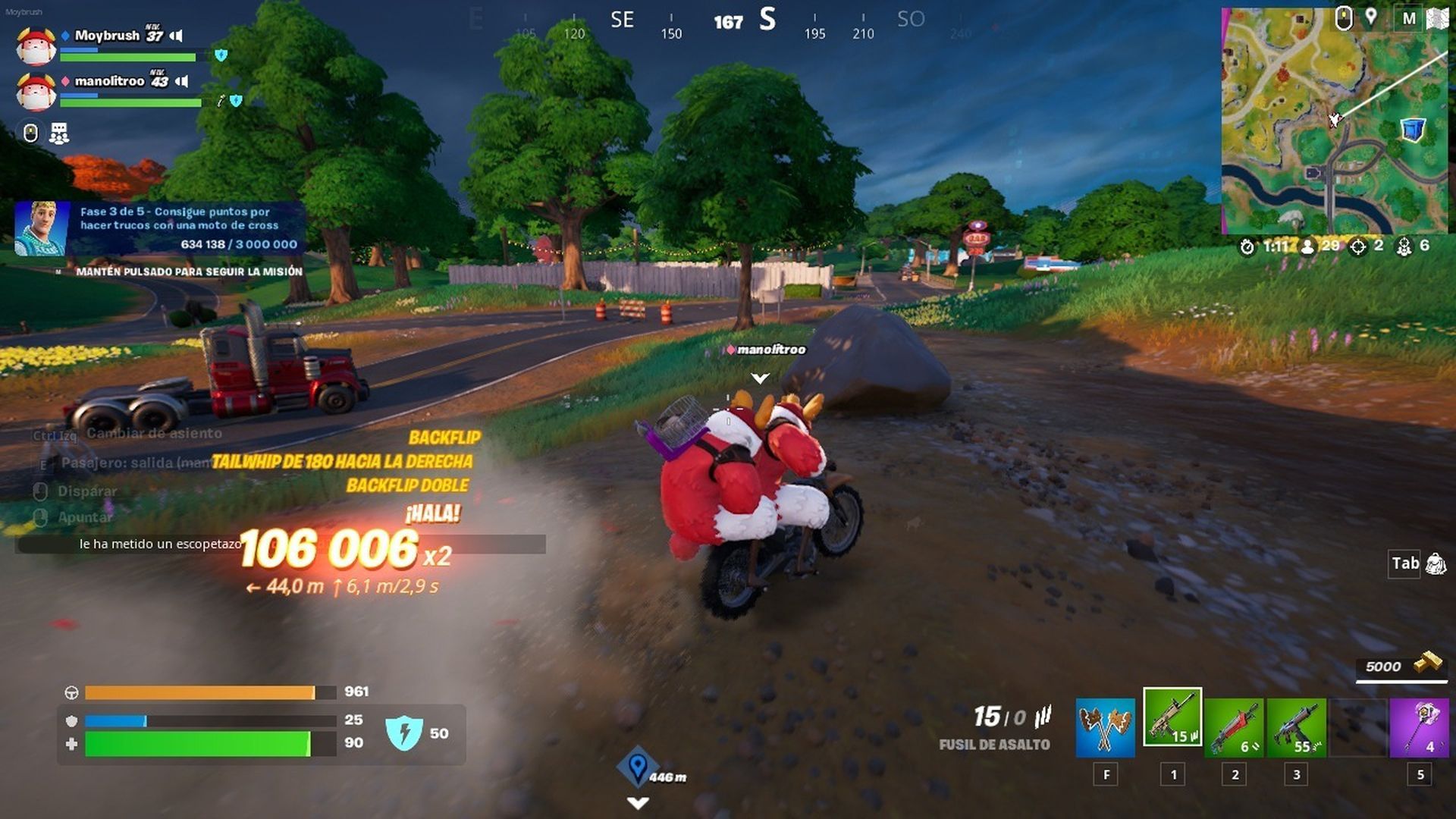Image resolution: width=1456 pixels, height=819 pixels.
Task: Toggle manolitroo's voice chat speaker icon
Action: click(x=181, y=81)
